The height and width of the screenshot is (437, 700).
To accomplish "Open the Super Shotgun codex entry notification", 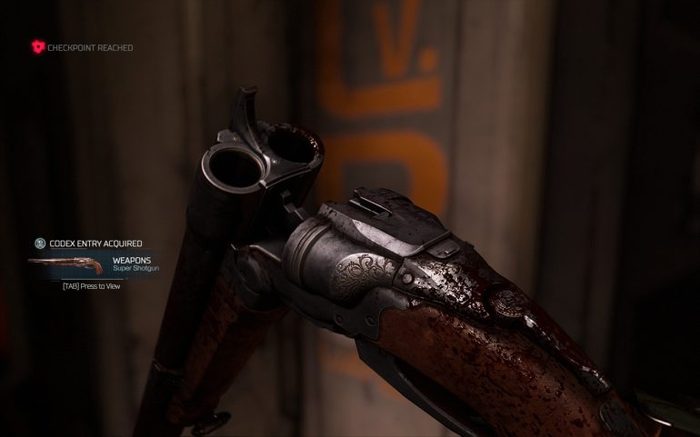I will (134, 265).
